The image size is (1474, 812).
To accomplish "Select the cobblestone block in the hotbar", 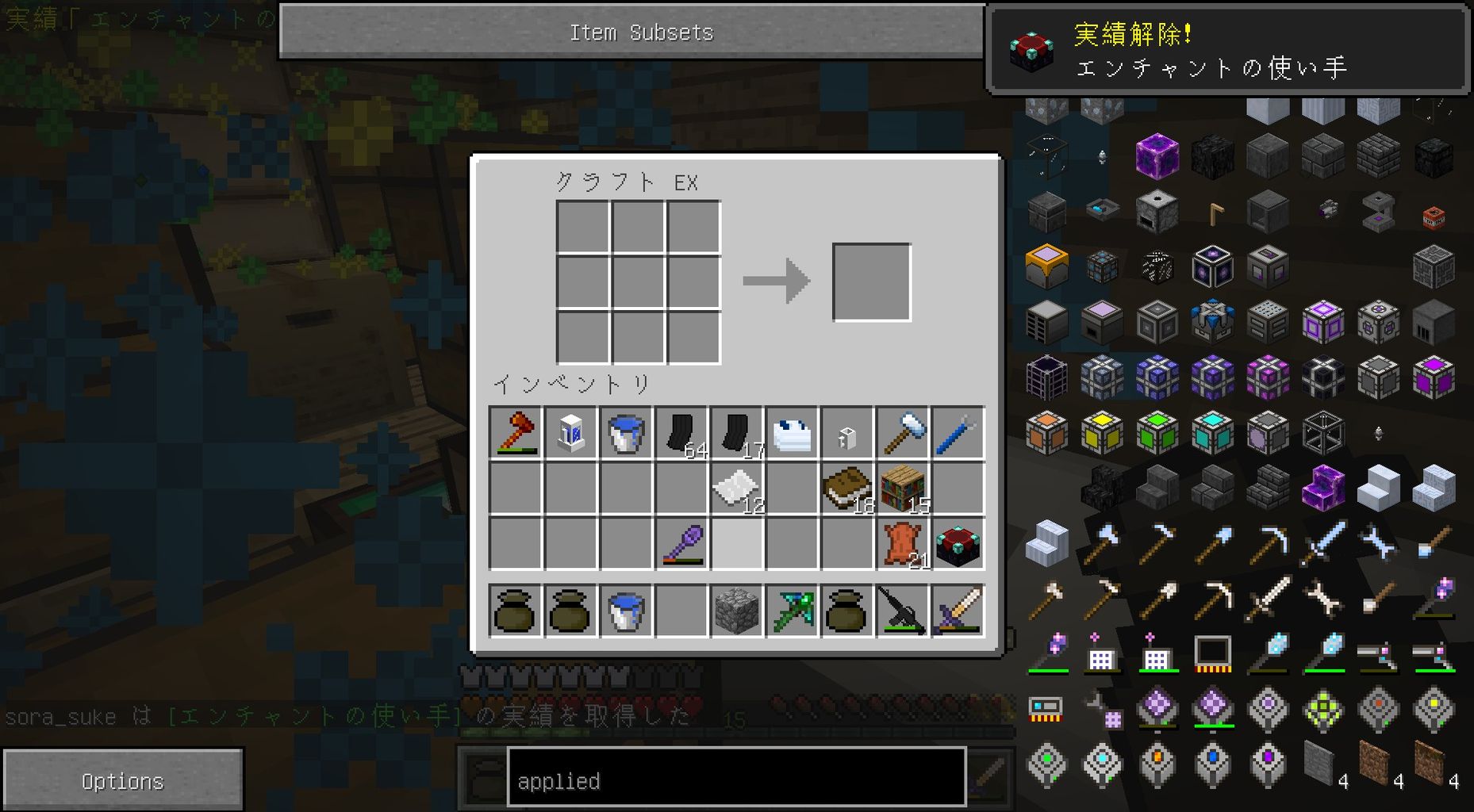I will tap(737, 611).
